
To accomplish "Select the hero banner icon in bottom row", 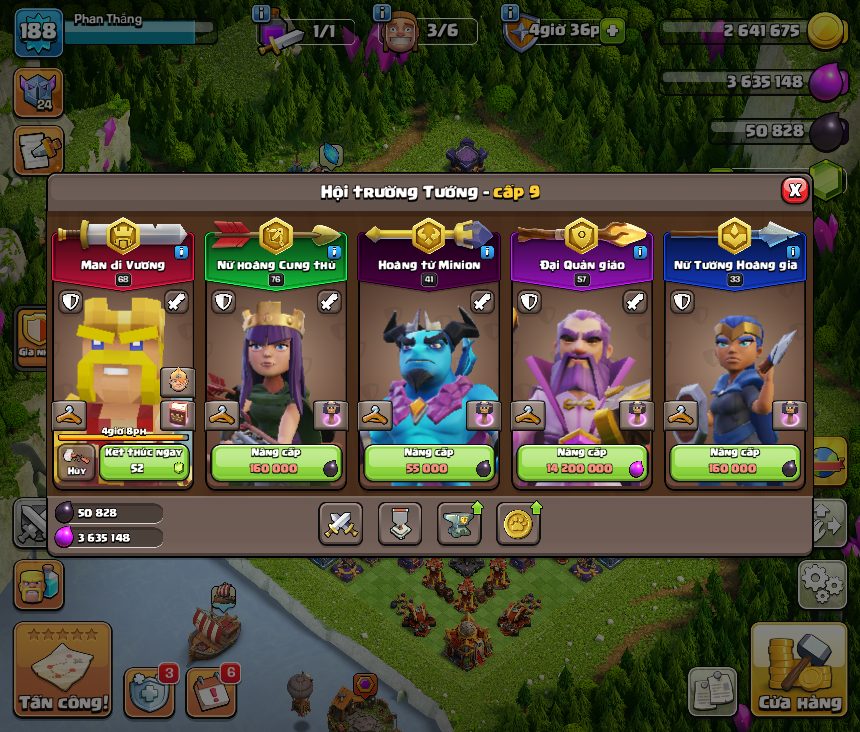I will (400, 523).
